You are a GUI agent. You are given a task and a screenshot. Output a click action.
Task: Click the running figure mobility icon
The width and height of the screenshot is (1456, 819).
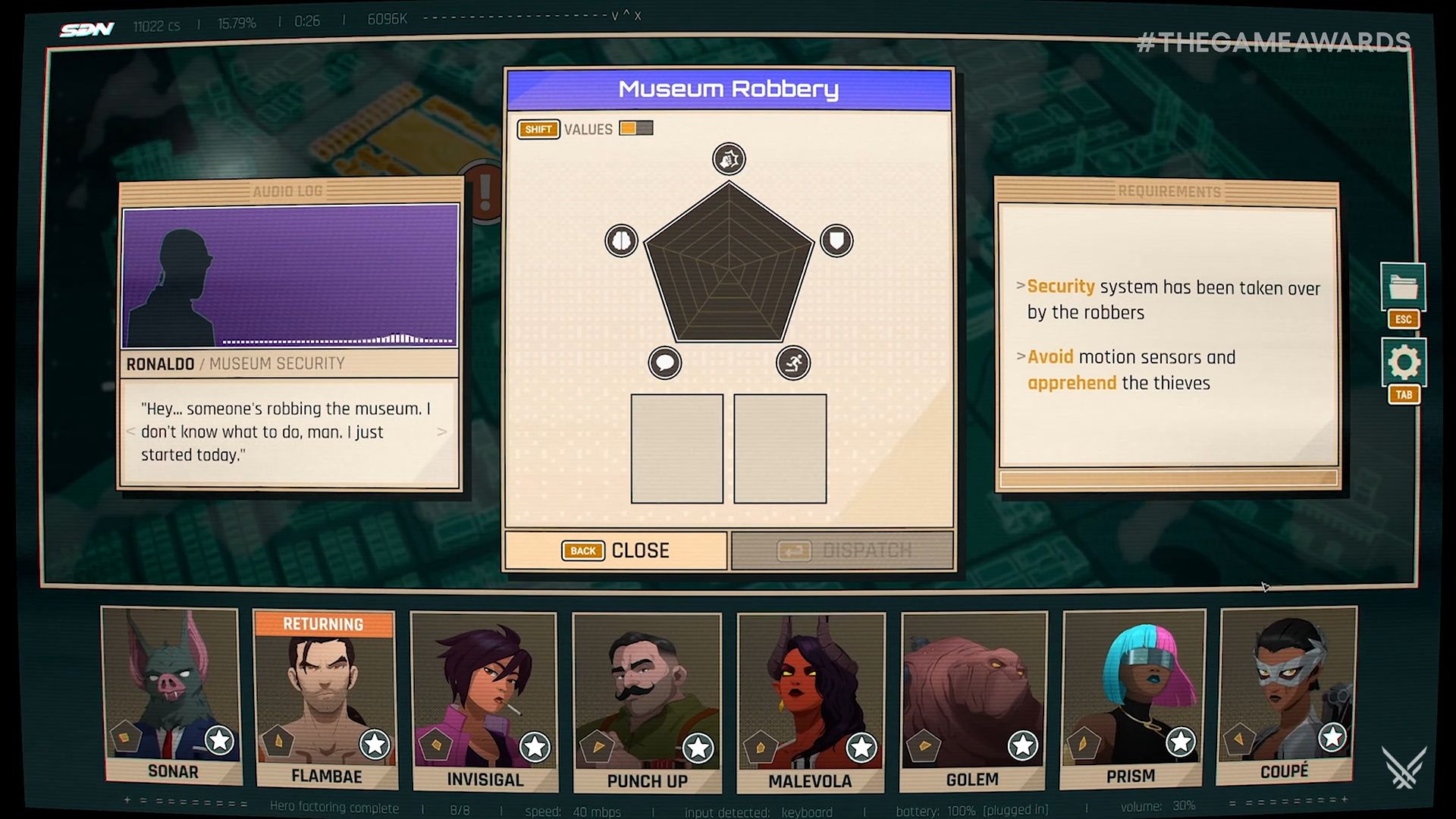[793, 362]
